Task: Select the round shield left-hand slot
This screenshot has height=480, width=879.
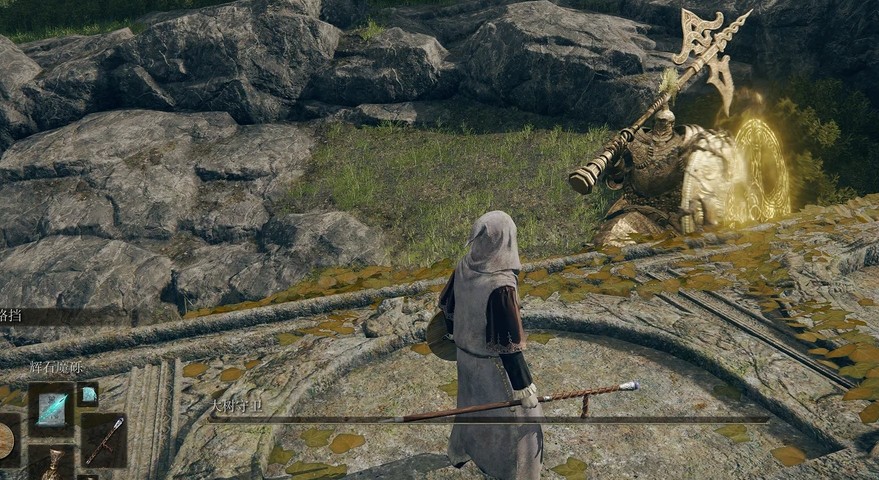Action: pyautogui.click(x=6, y=439)
